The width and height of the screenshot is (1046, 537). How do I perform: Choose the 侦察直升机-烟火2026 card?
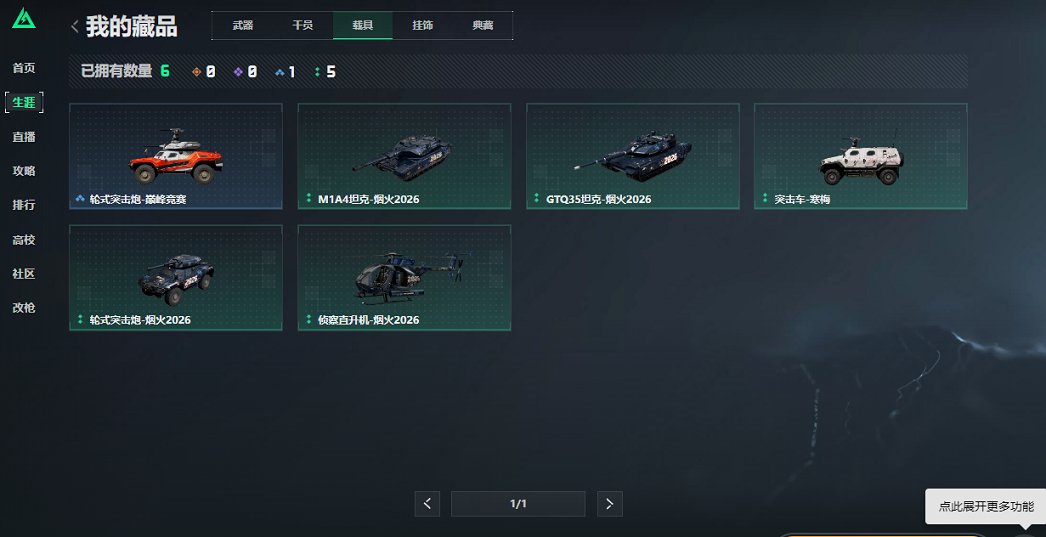point(404,277)
